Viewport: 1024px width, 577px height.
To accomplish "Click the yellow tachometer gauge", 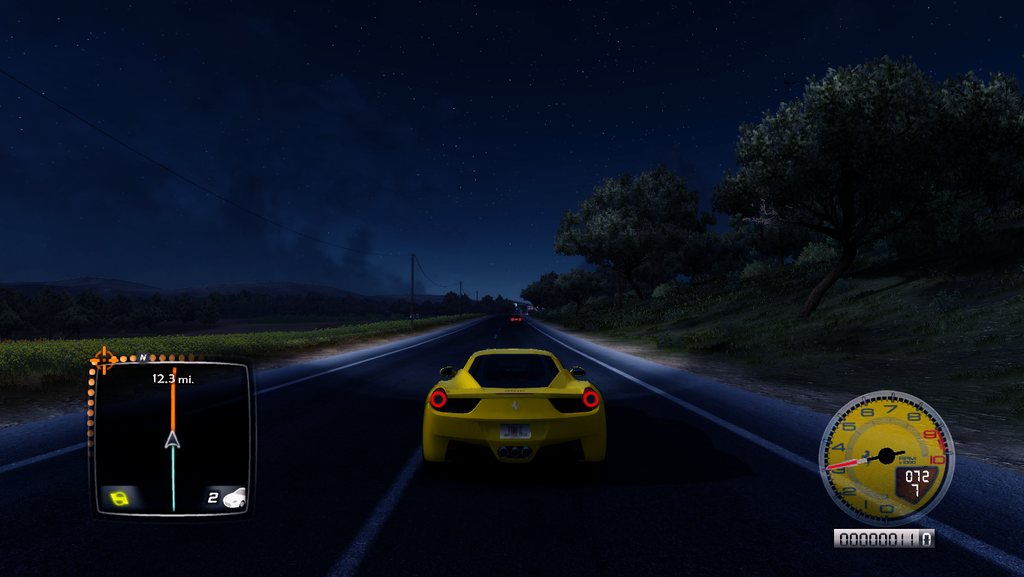I will 885,457.
